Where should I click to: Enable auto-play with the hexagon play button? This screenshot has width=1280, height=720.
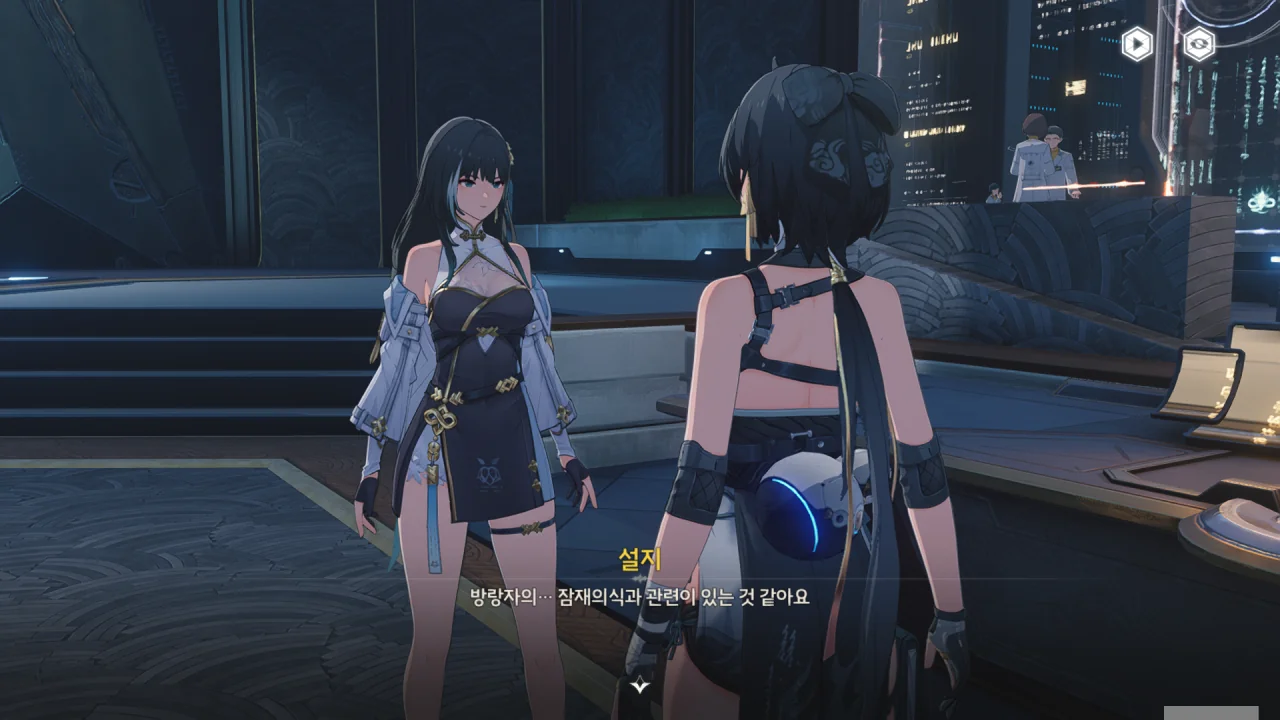pyautogui.click(x=1136, y=44)
